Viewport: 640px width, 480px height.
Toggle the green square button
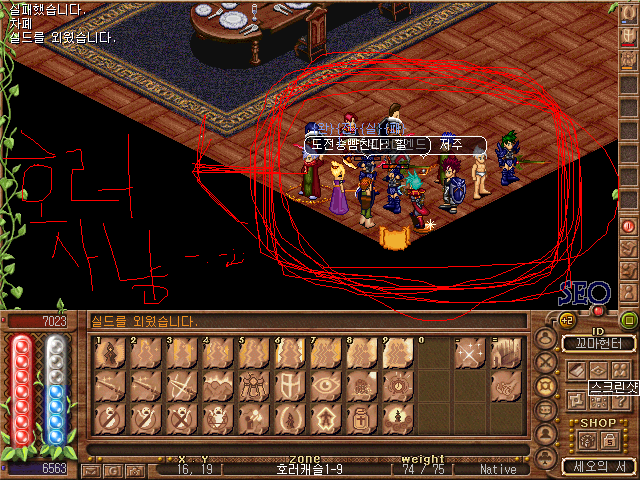[629, 320]
